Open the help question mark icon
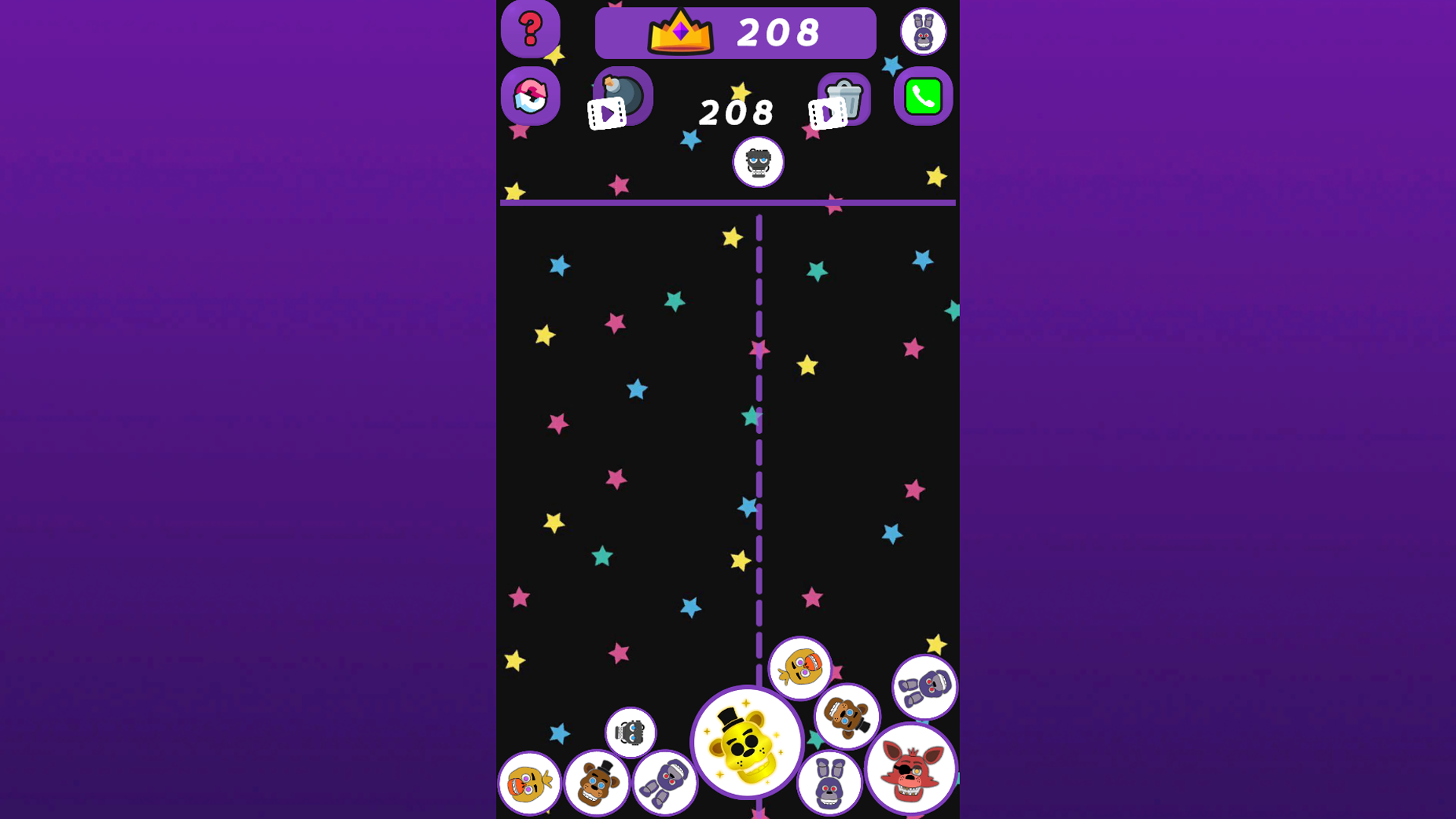The width and height of the screenshot is (1456, 819). tap(530, 30)
